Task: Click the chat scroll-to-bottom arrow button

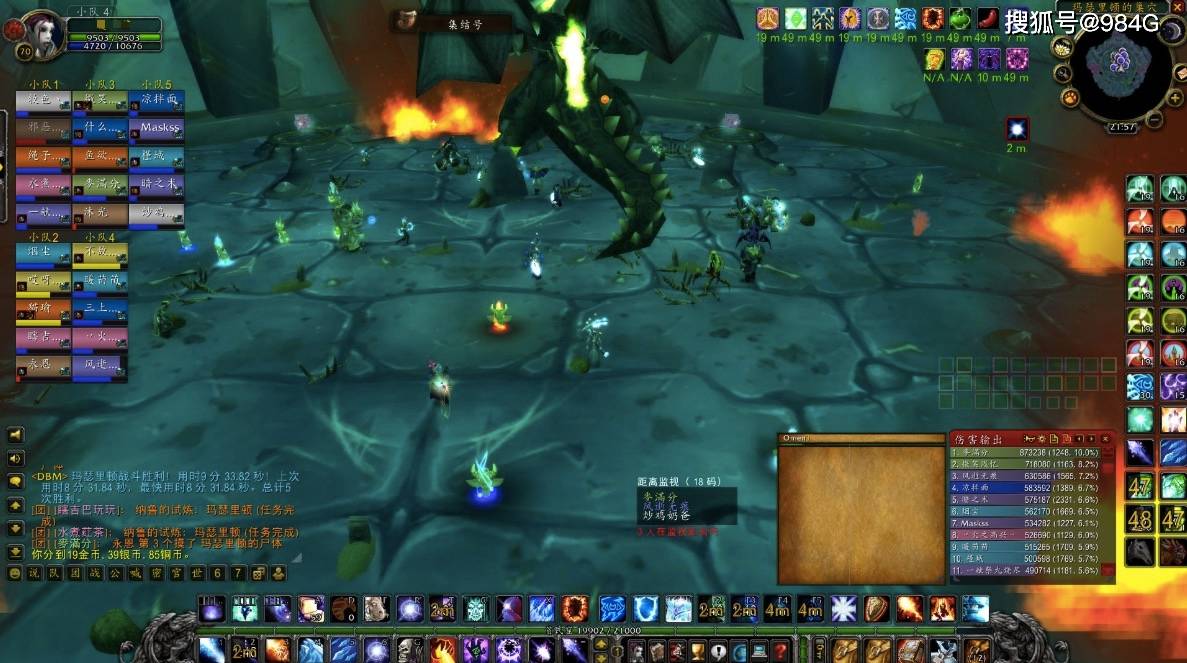Action: (x=15, y=551)
